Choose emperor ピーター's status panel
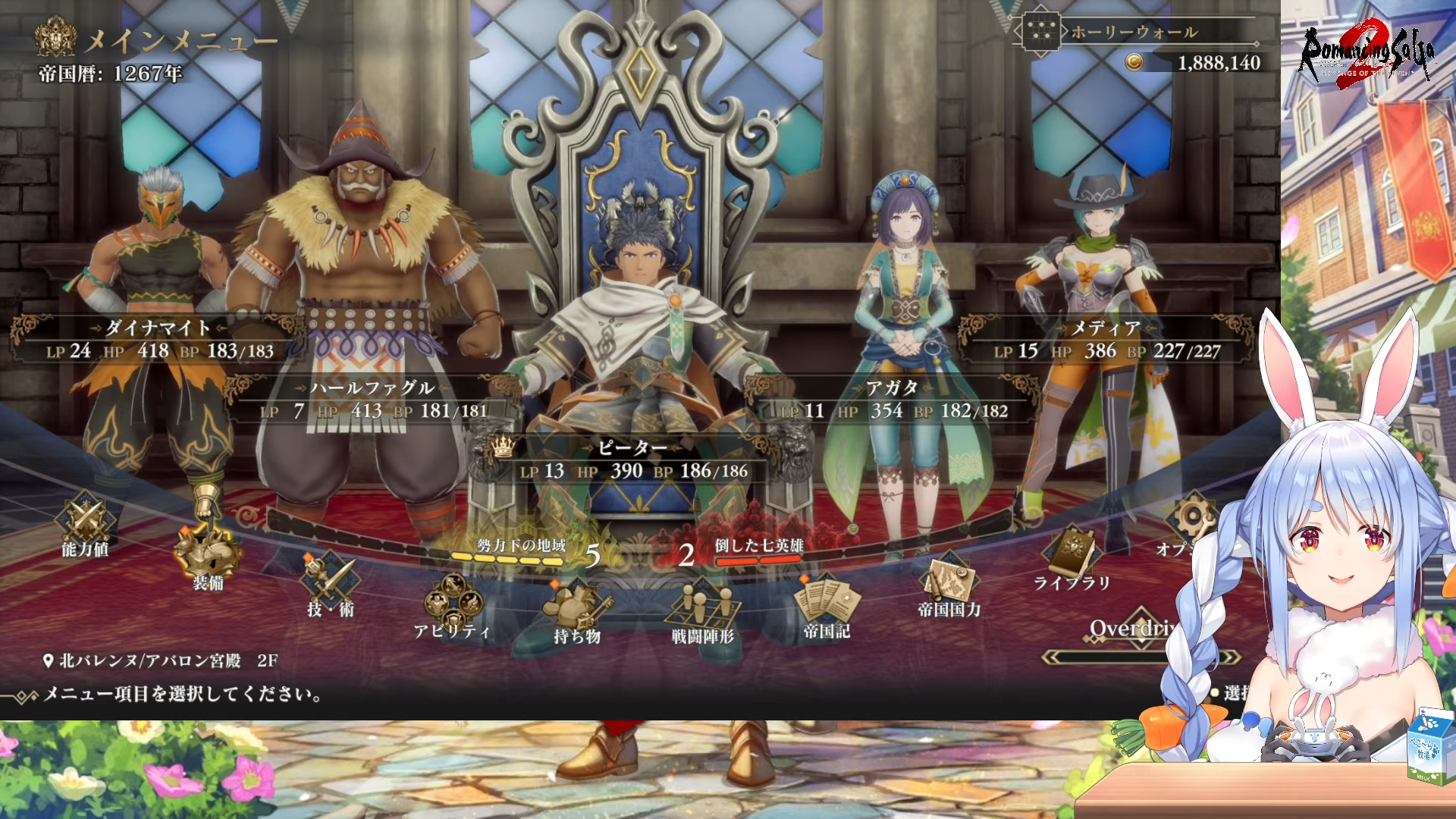Image resolution: width=1456 pixels, height=819 pixels. pos(633,460)
